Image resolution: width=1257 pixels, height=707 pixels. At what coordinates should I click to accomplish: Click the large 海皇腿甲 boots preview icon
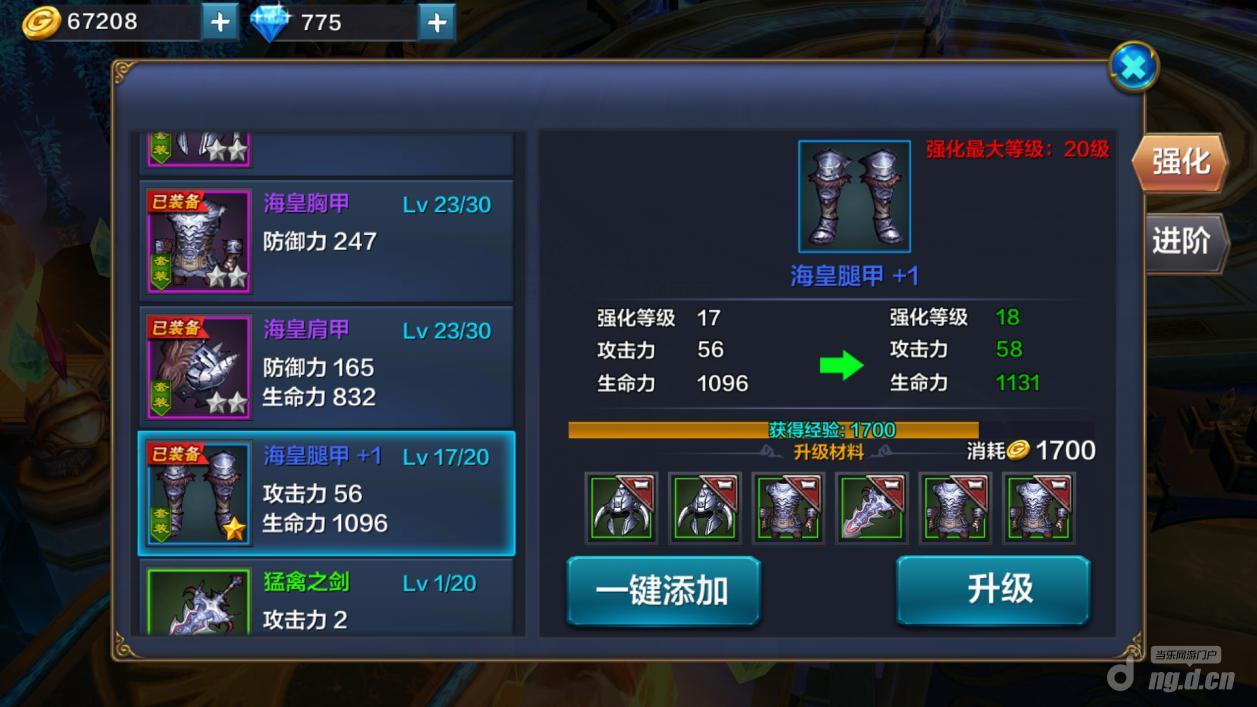pyautogui.click(x=854, y=196)
